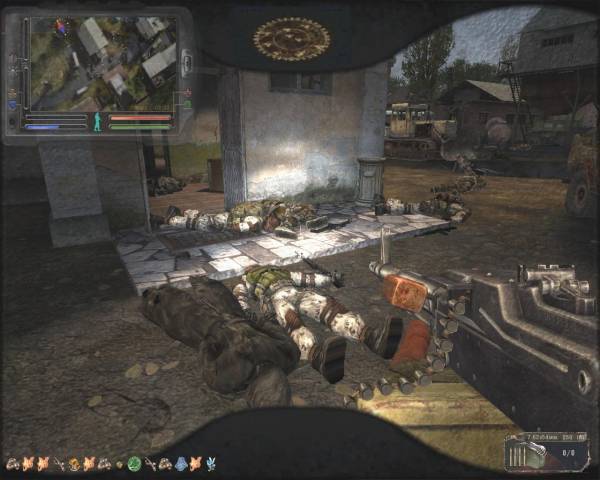Select the green round status icon

pyautogui.click(x=134, y=464)
